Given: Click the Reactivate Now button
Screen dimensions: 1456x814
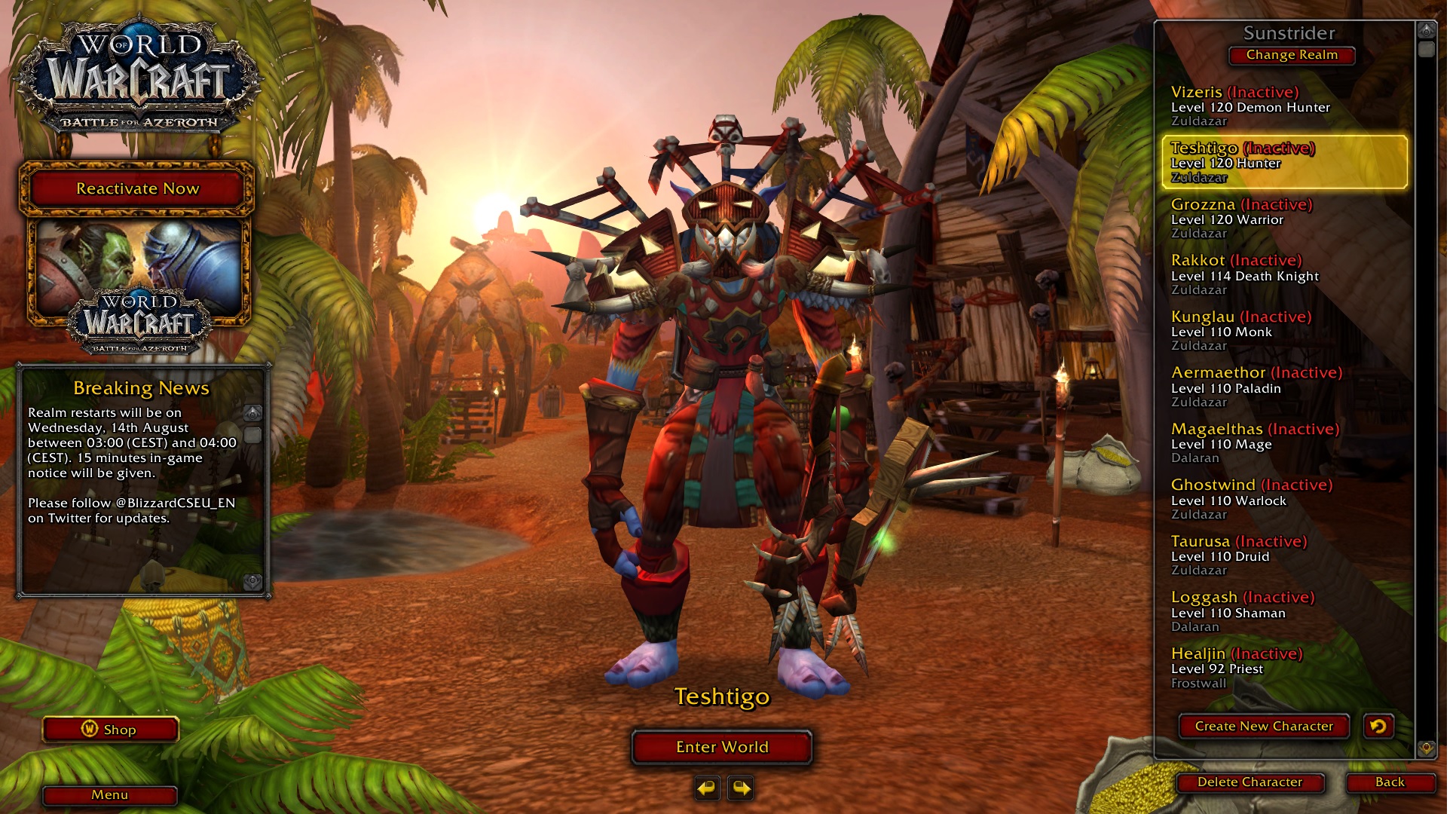Looking at the screenshot, I should [x=137, y=188].
